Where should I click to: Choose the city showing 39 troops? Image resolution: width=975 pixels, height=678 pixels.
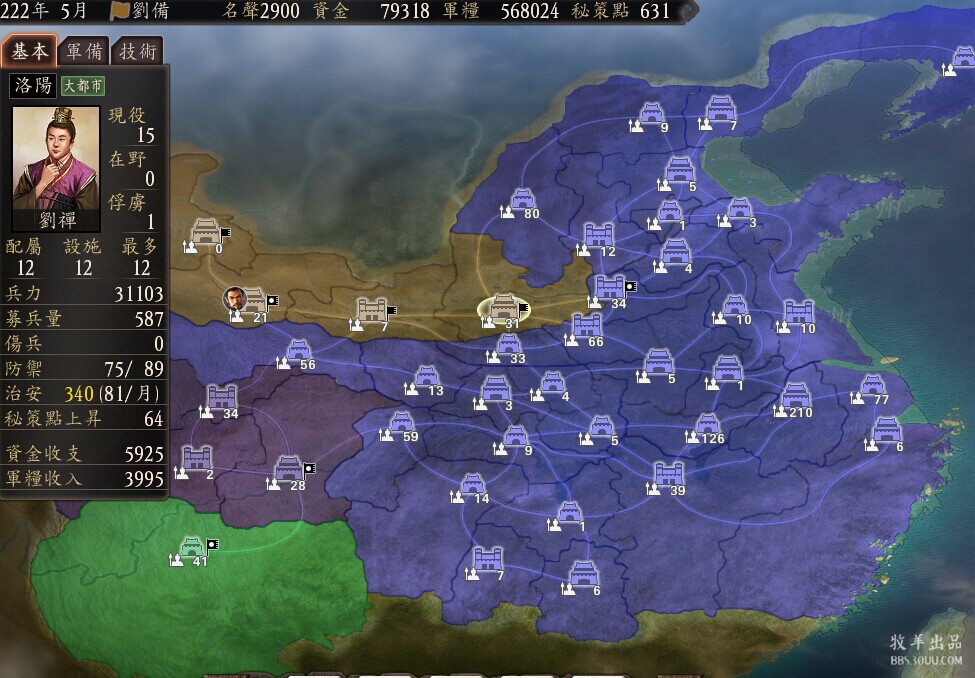[668, 476]
